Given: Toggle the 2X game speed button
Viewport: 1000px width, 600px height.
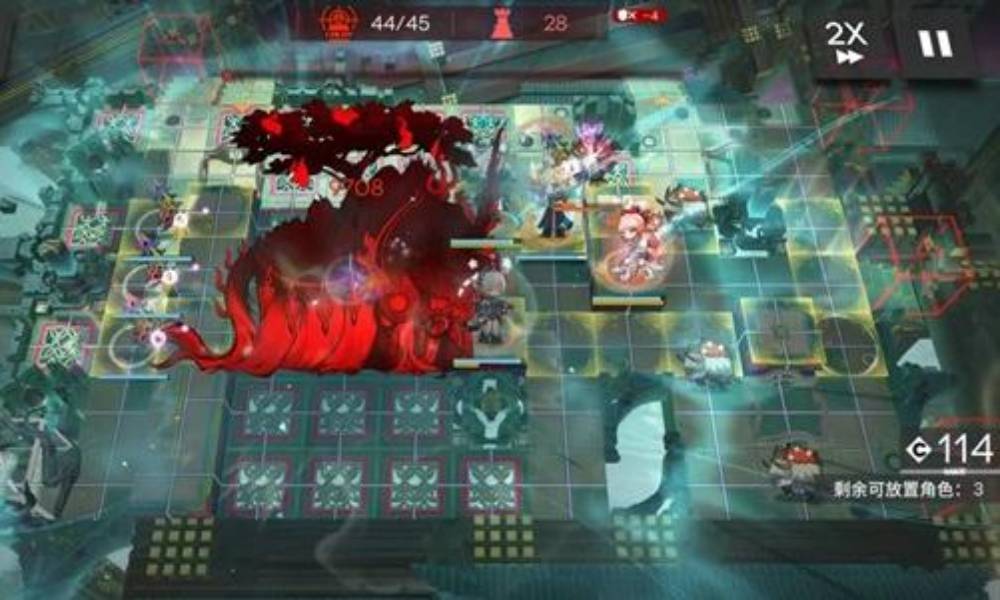Looking at the screenshot, I should [846, 44].
